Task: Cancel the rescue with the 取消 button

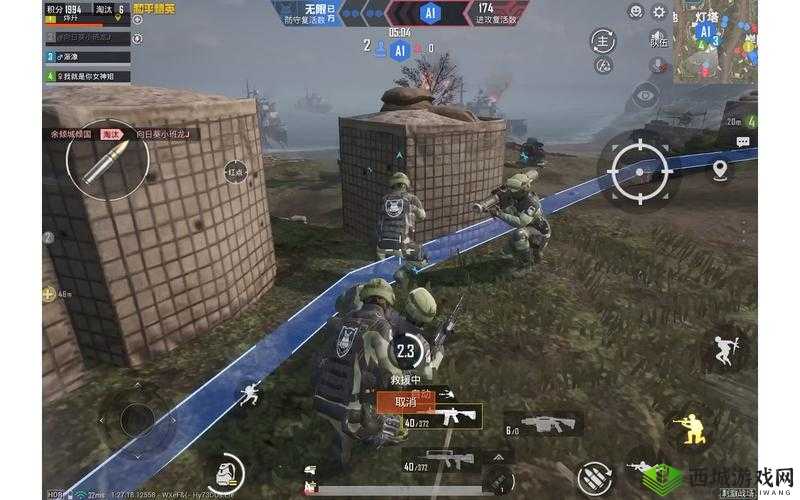Action: tap(405, 402)
